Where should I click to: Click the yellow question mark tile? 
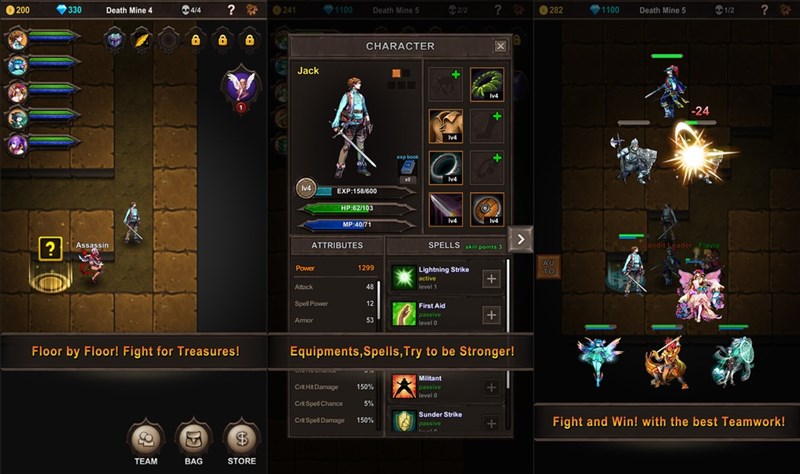(50, 250)
